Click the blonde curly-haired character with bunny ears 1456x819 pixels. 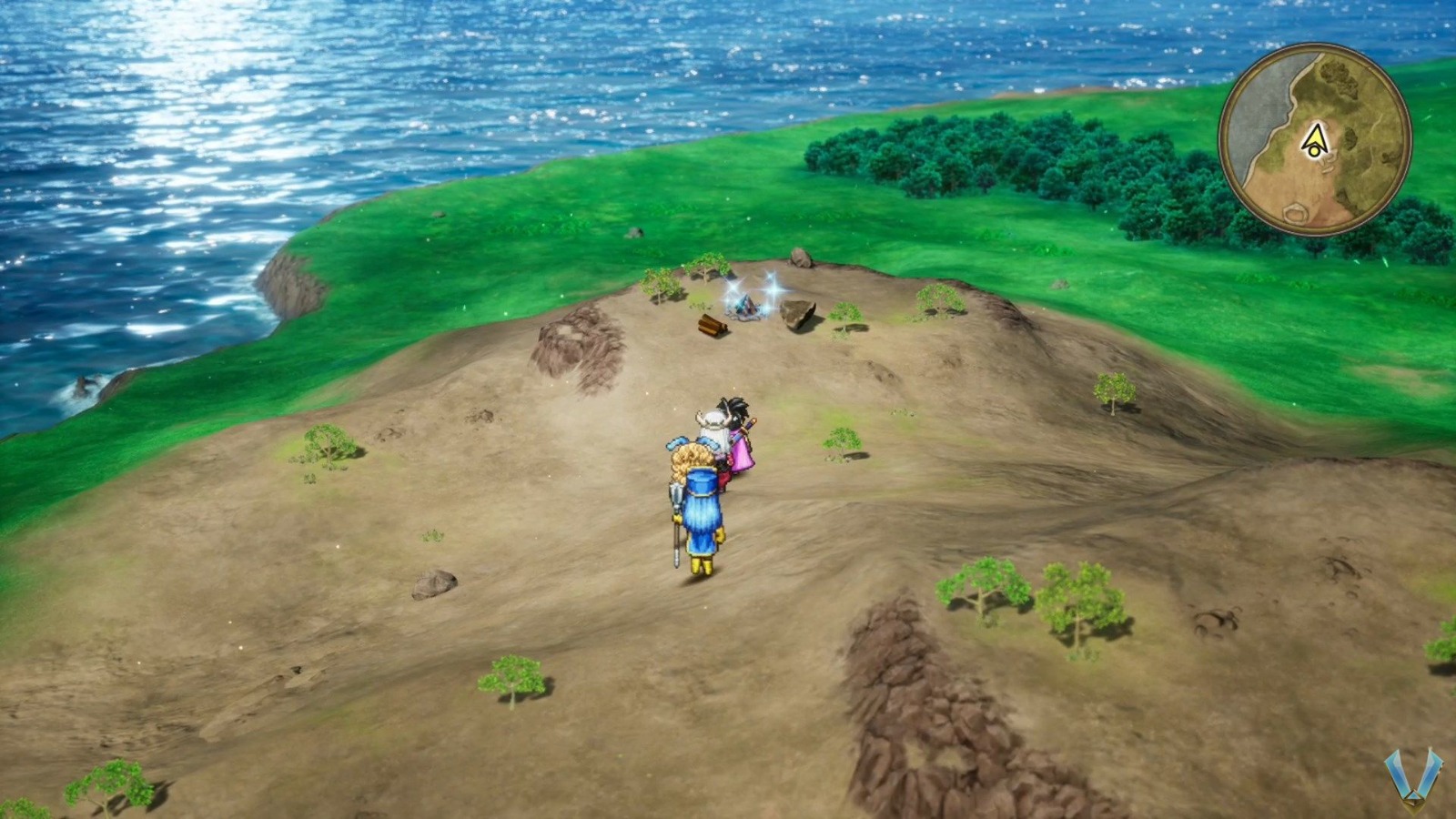pyautogui.click(x=690, y=455)
